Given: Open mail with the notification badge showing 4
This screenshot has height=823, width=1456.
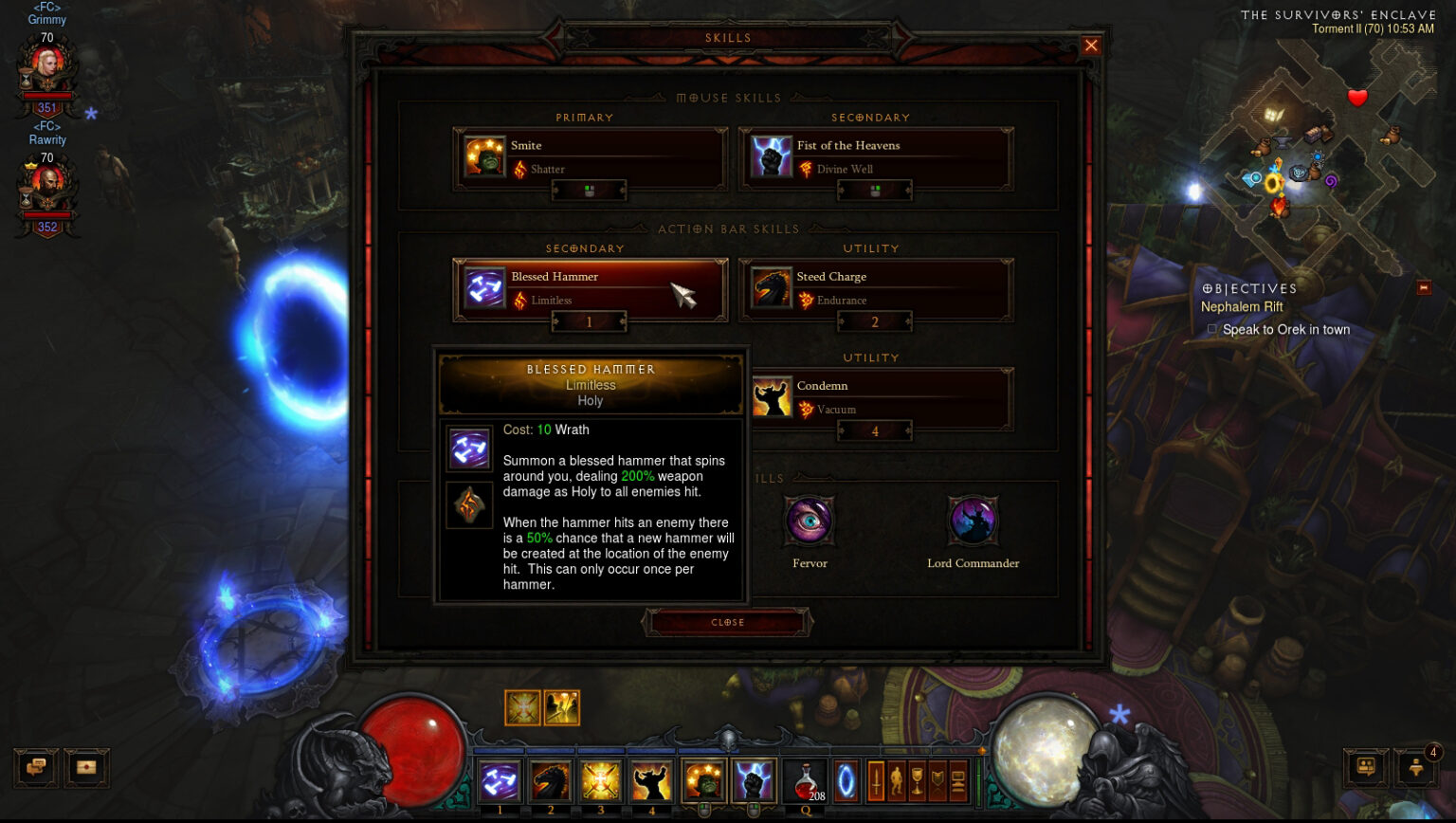Looking at the screenshot, I should click(x=1417, y=768).
